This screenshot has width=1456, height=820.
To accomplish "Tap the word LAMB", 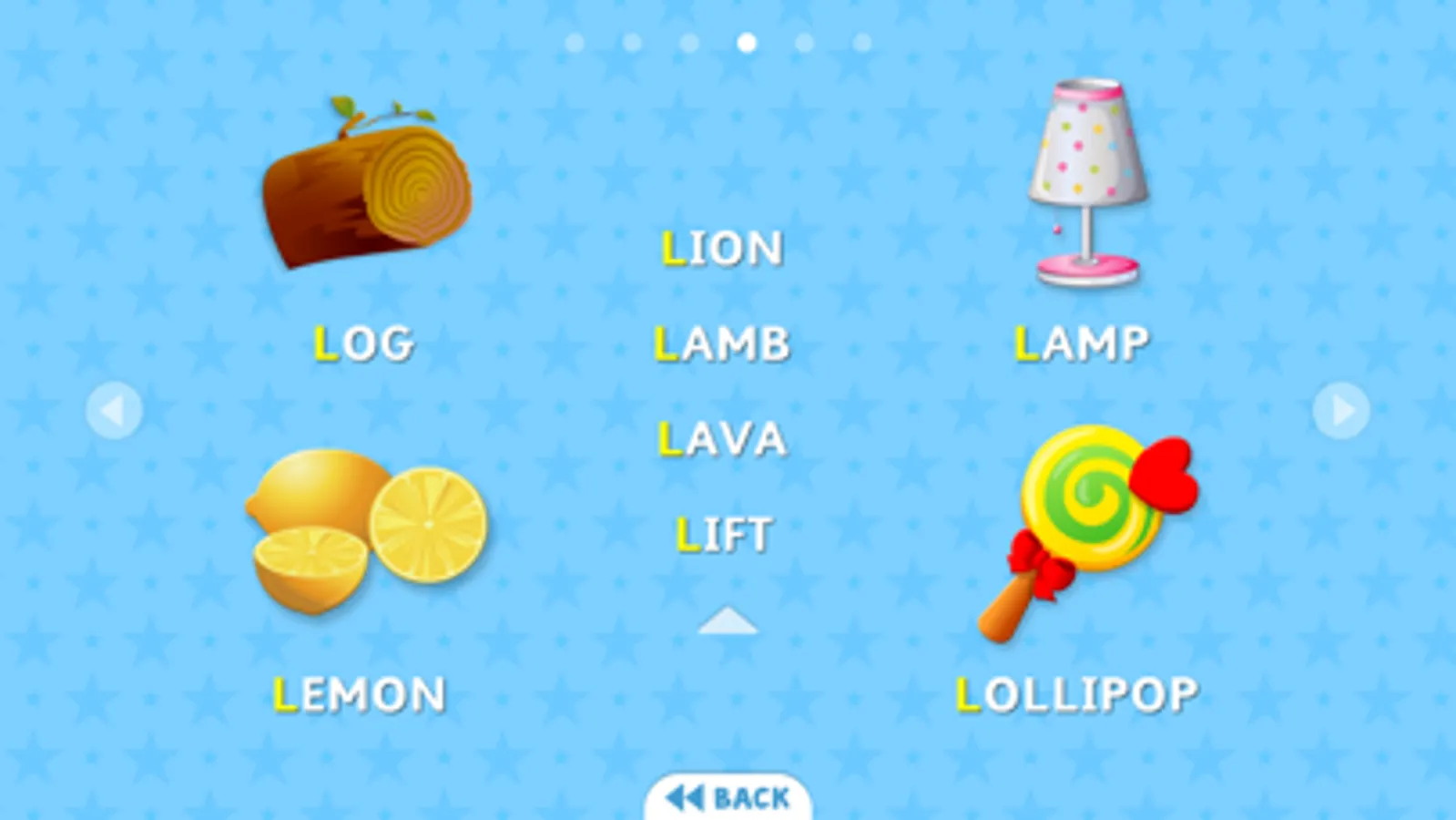I will tap(722, 343).
